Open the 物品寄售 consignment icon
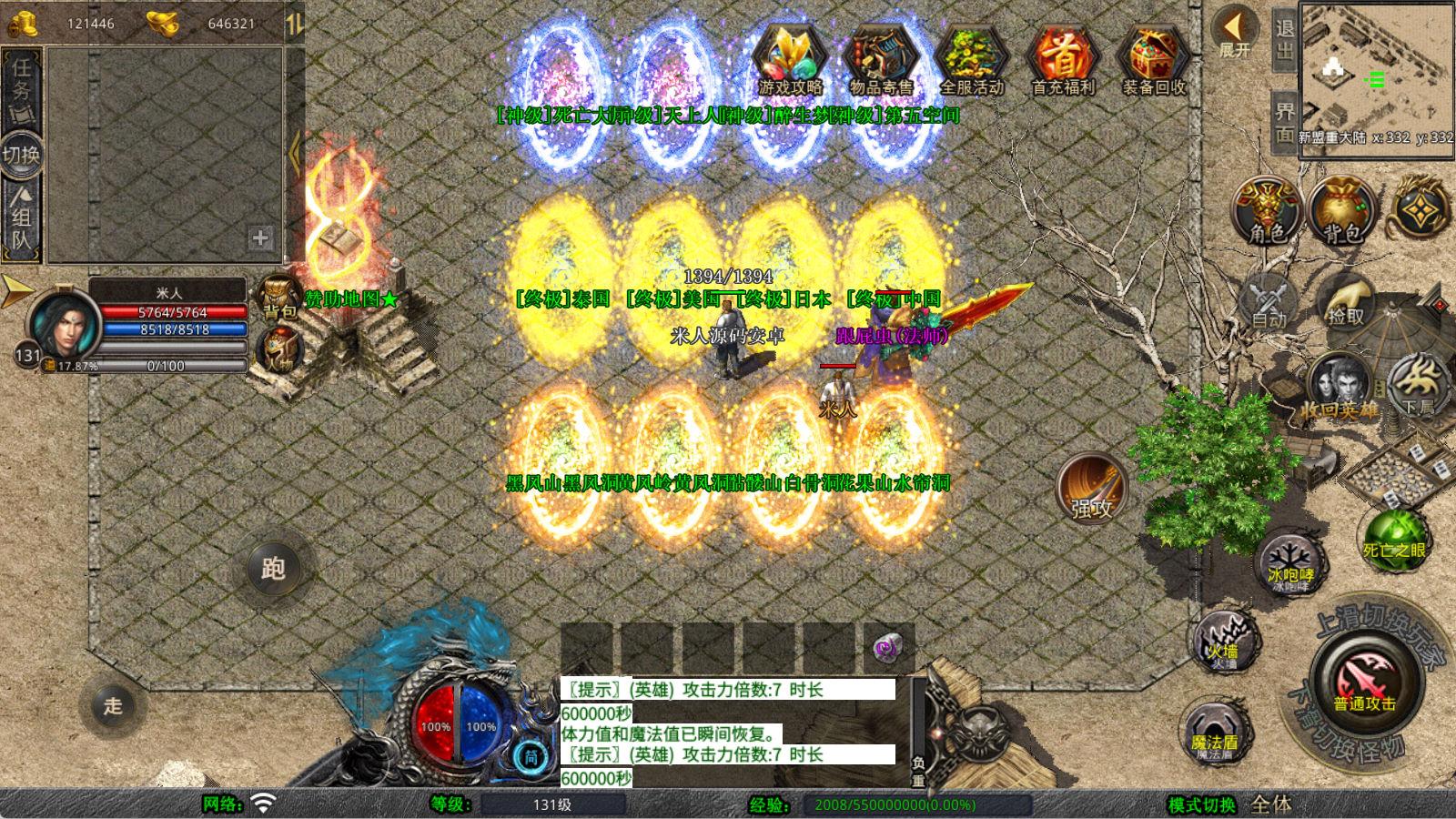Viewport: 1456px width, 819px height. coord(881,58)
